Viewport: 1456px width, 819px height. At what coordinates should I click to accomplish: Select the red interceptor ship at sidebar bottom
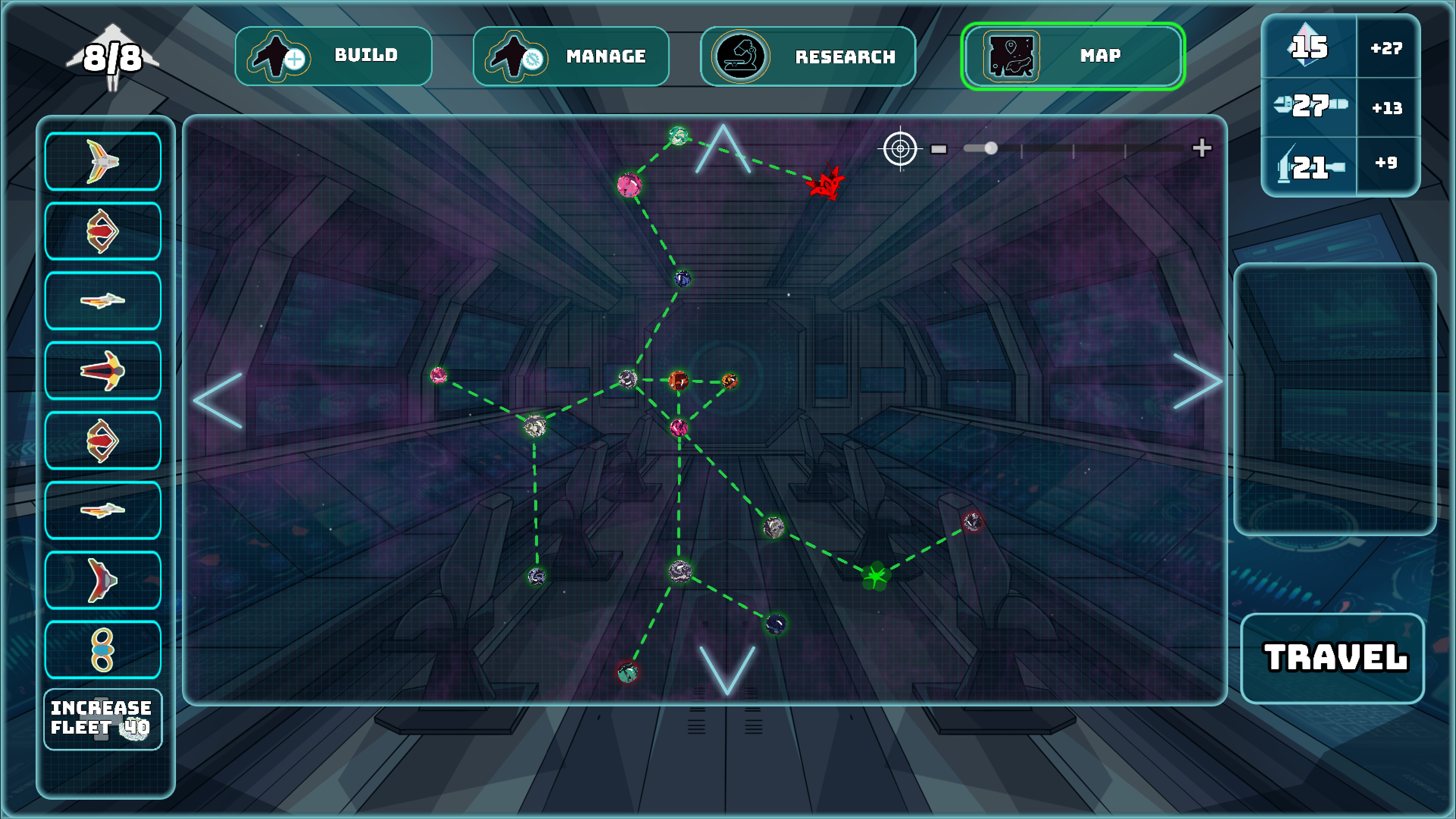(103, 580)
